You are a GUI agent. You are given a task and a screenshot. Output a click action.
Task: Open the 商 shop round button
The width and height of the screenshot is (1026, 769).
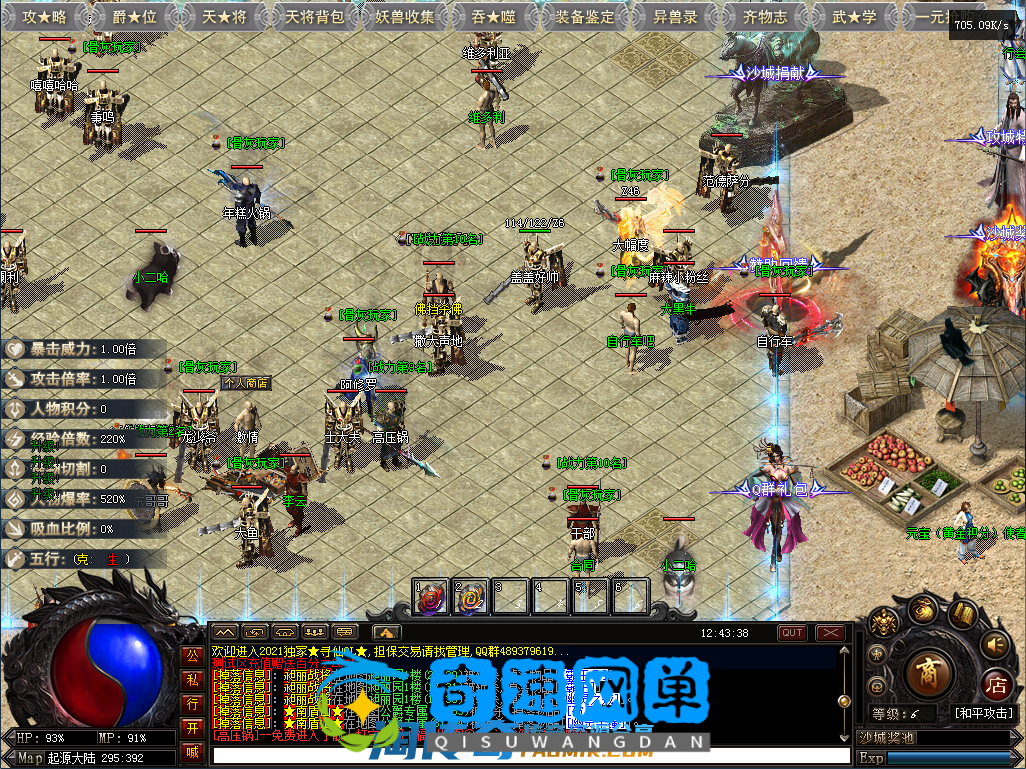point(929,671)
